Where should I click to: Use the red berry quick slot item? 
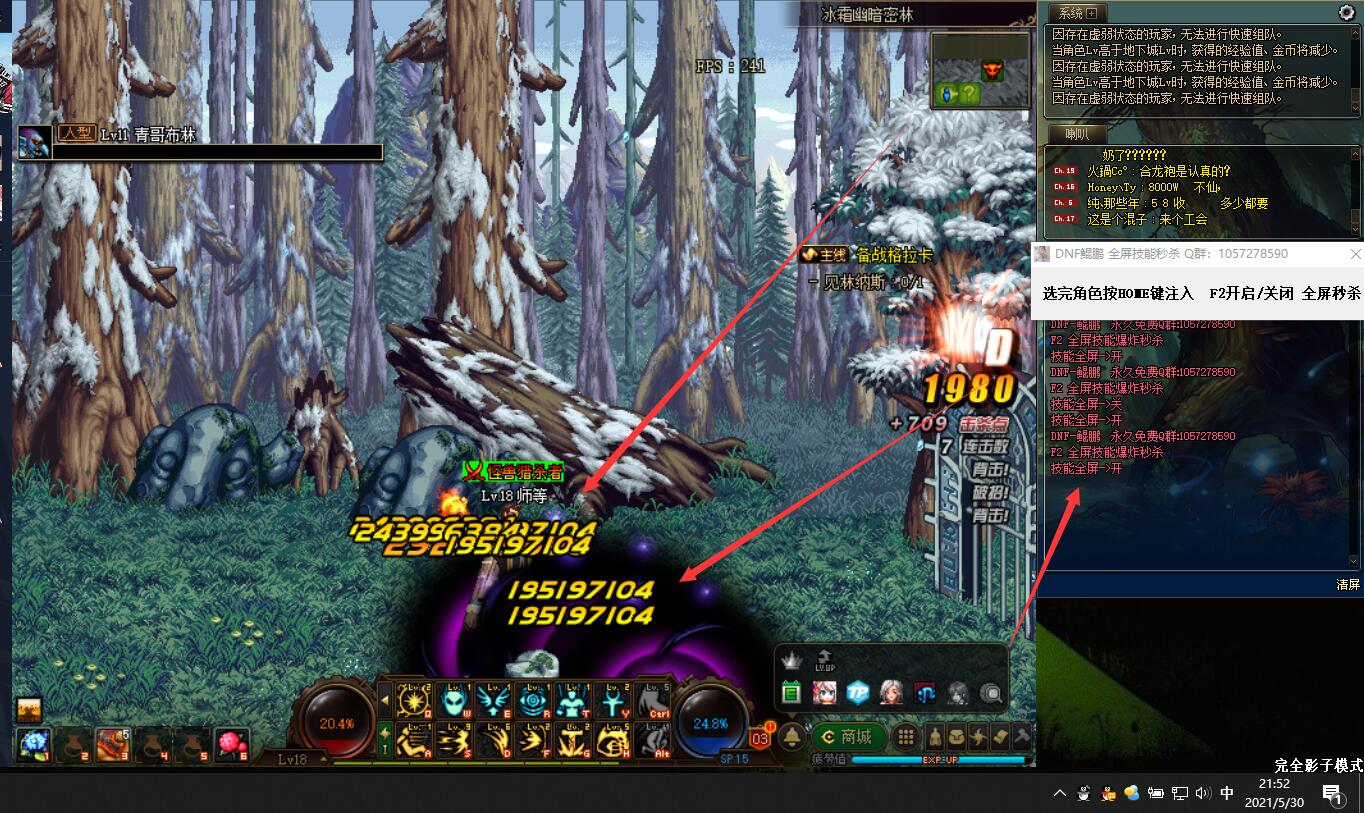[231, 744]
